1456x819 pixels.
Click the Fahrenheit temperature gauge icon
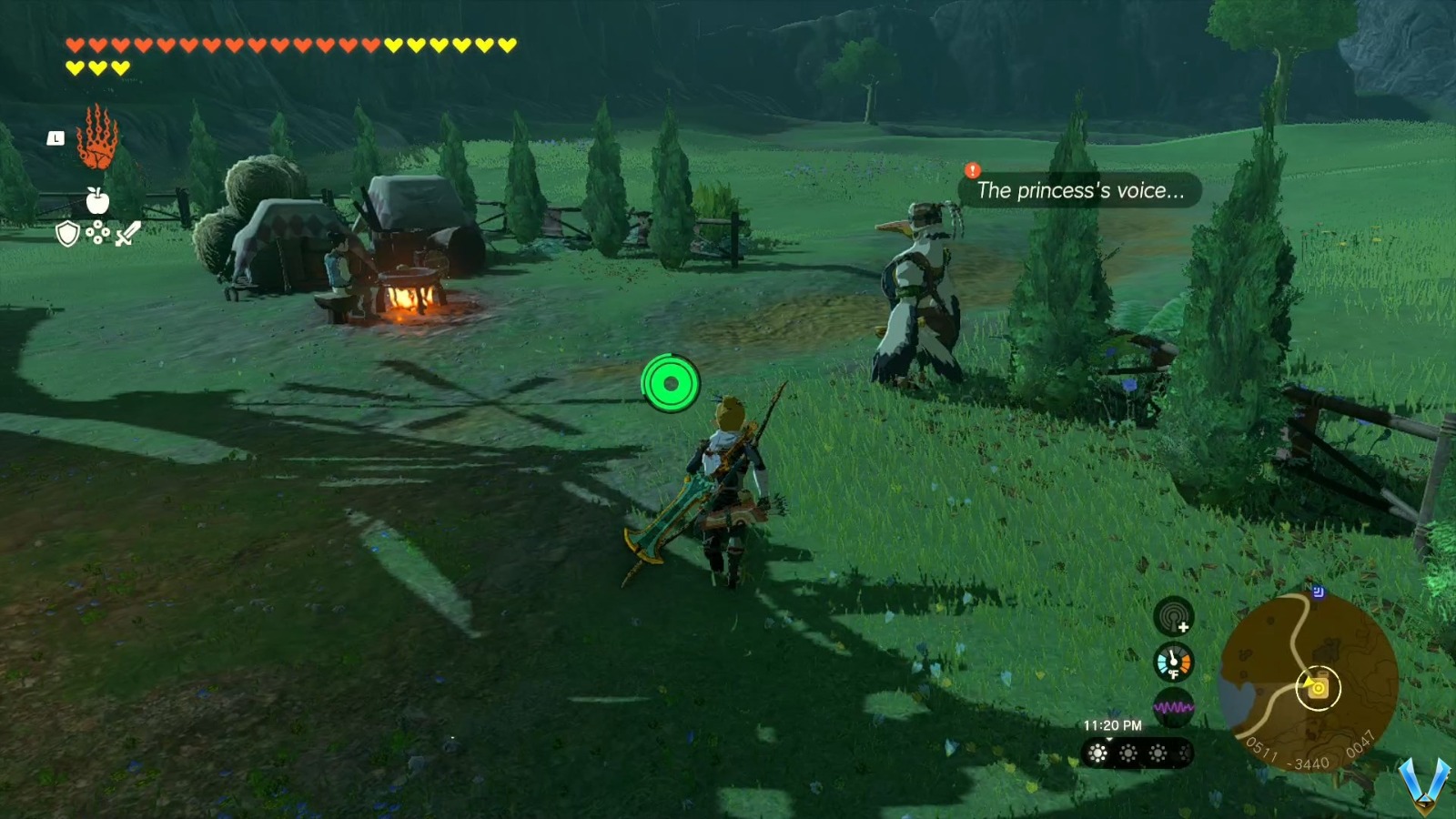(1174, 662)
